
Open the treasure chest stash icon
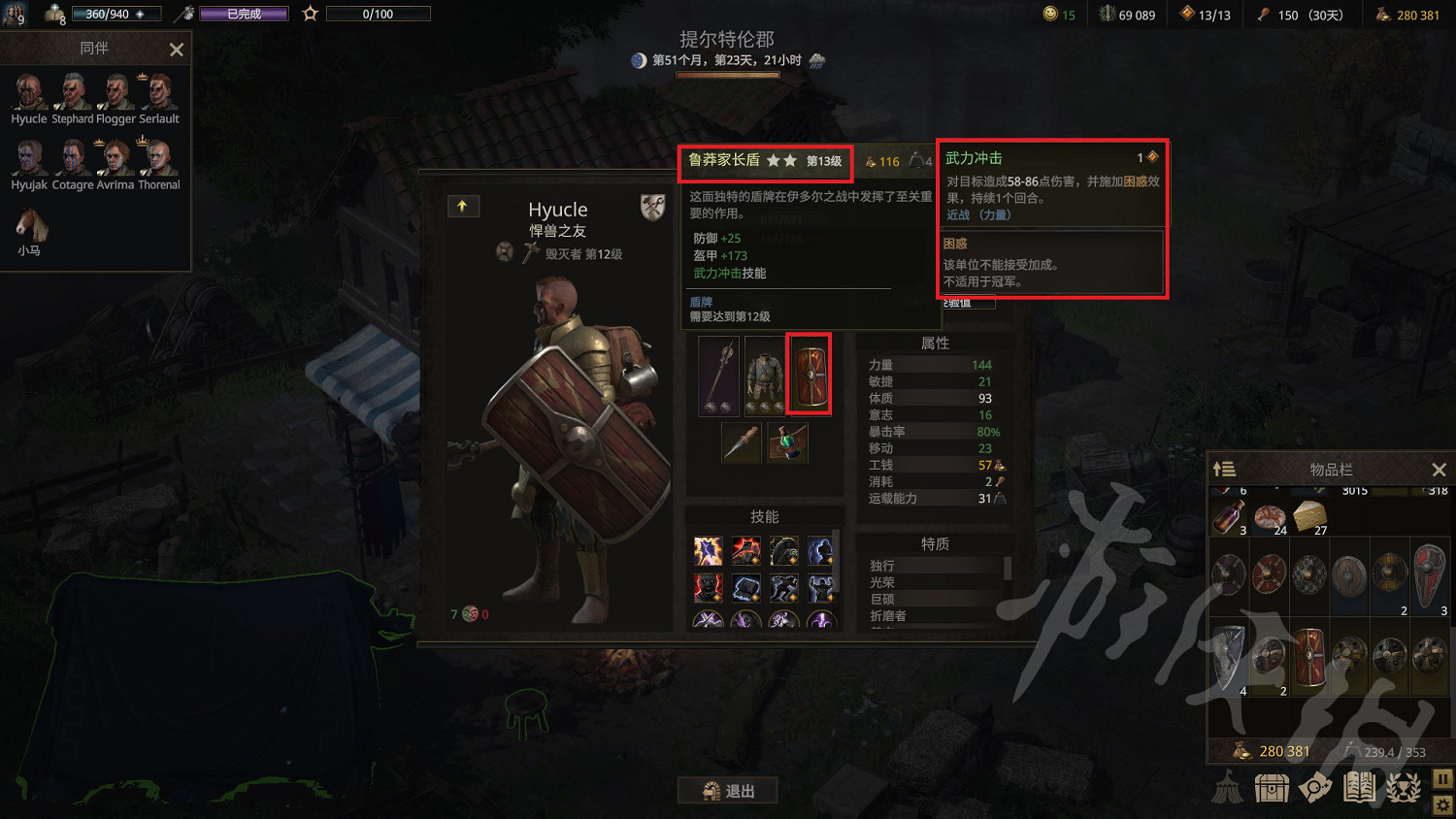1272,787
